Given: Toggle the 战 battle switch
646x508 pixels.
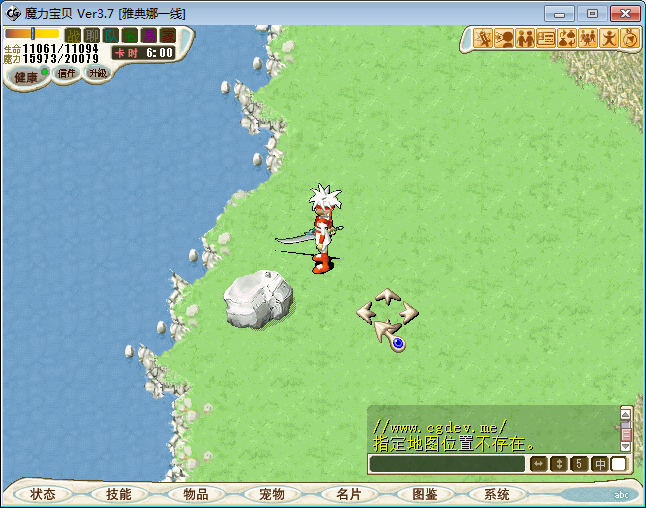Looking at the screenshot, I should pos(73,35).
